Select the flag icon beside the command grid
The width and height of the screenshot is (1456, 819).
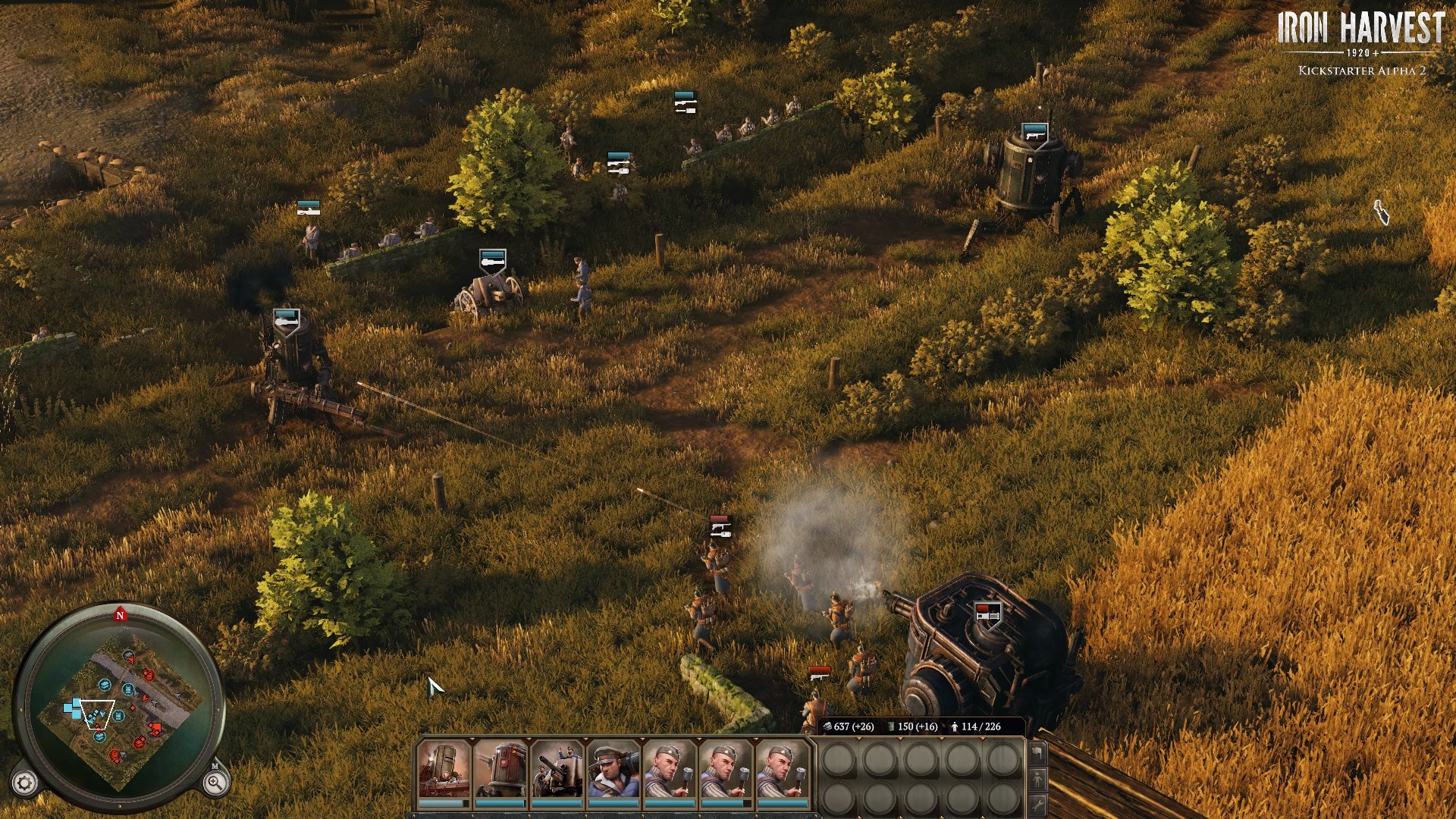click(x=1037, y=753)
